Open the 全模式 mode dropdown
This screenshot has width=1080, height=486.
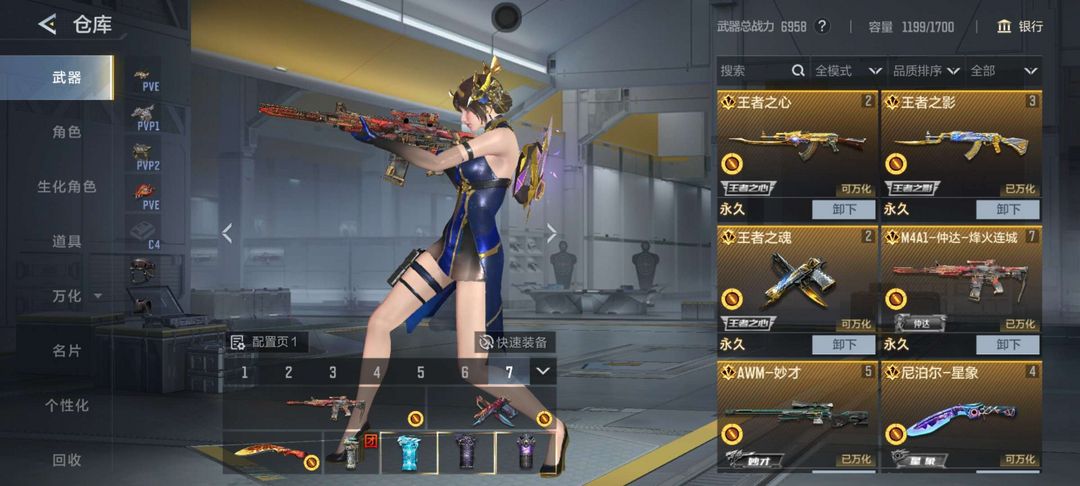tap(847, 71)
